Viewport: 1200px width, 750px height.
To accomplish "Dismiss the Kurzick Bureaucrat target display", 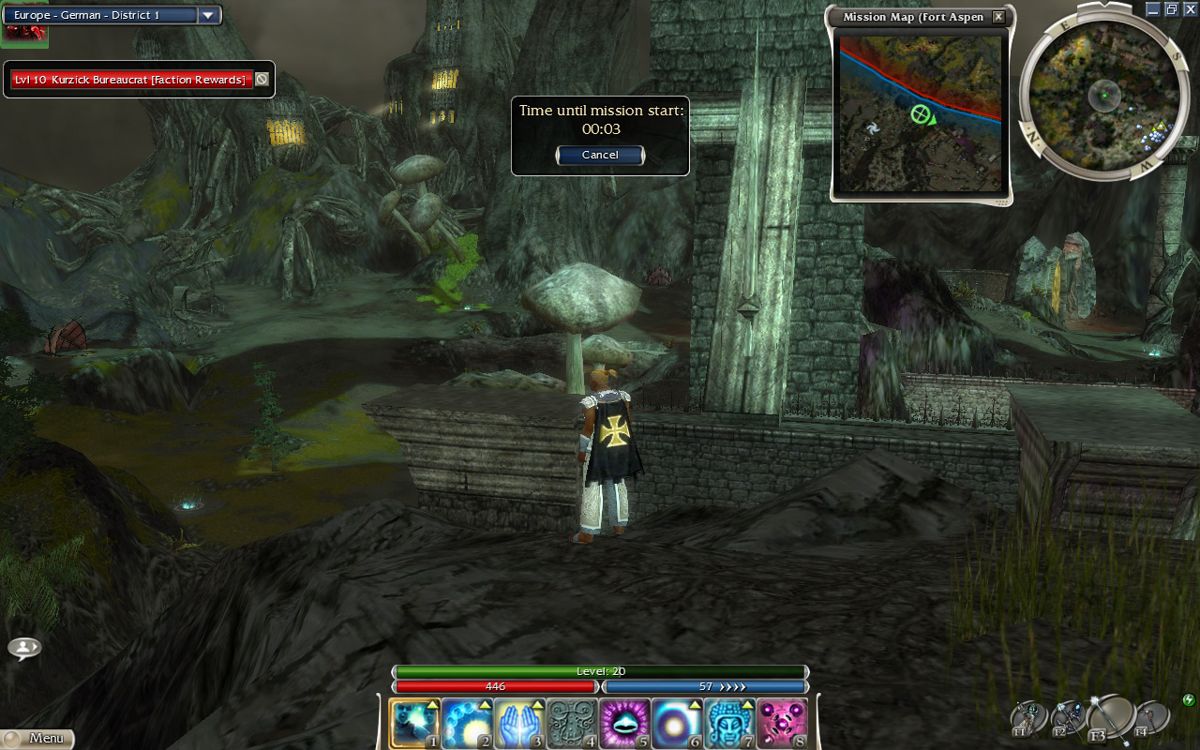I will (x=262, y=79).
